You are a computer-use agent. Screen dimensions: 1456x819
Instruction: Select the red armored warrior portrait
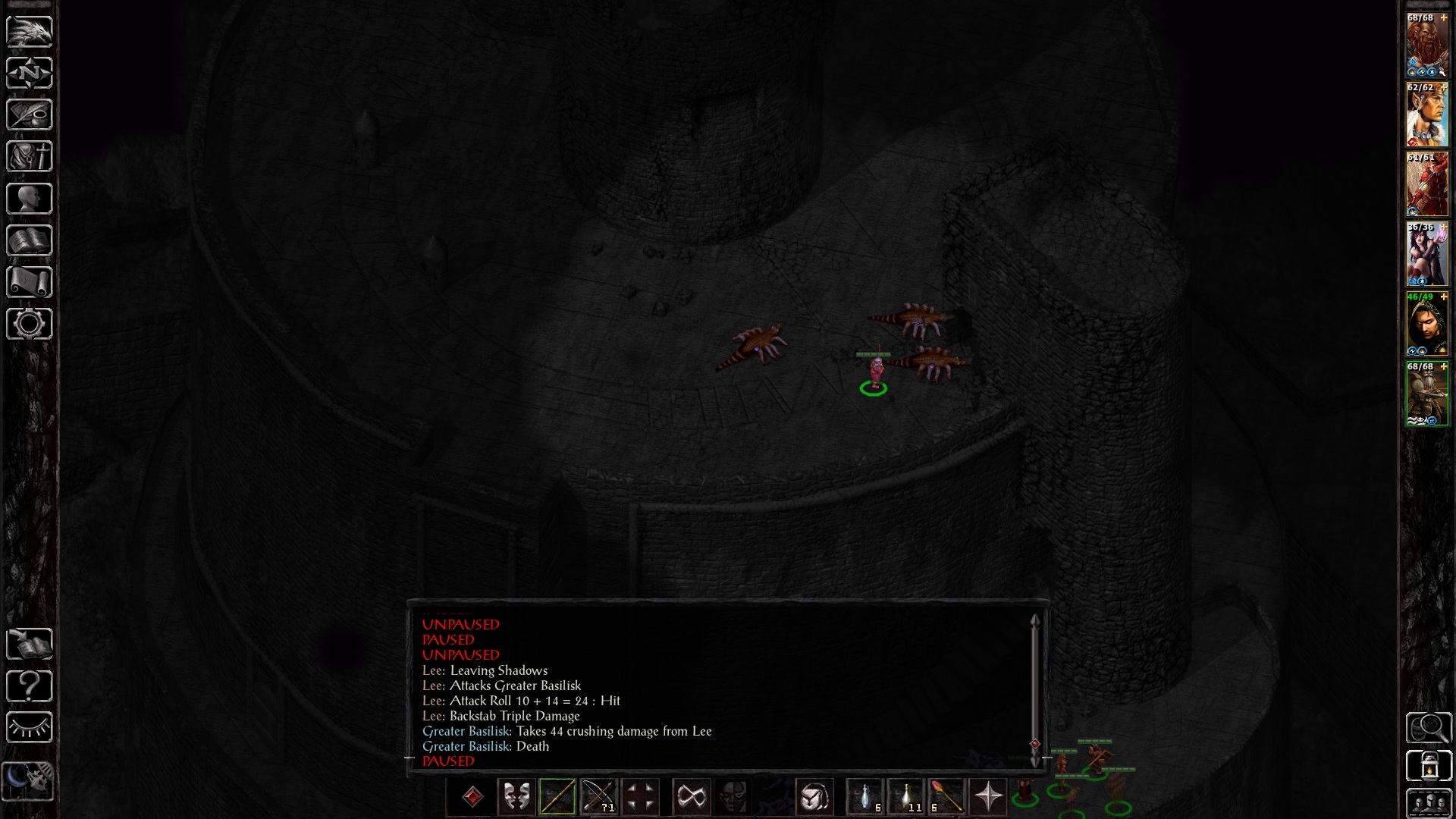[x=1427, y=184]
